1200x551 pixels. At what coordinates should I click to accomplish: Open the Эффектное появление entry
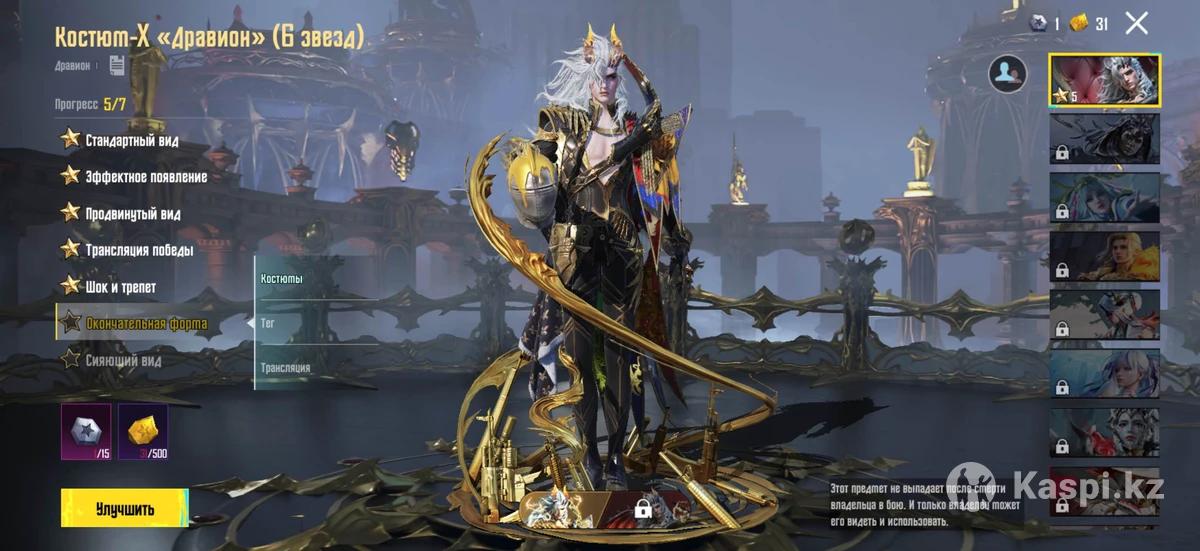146,177
